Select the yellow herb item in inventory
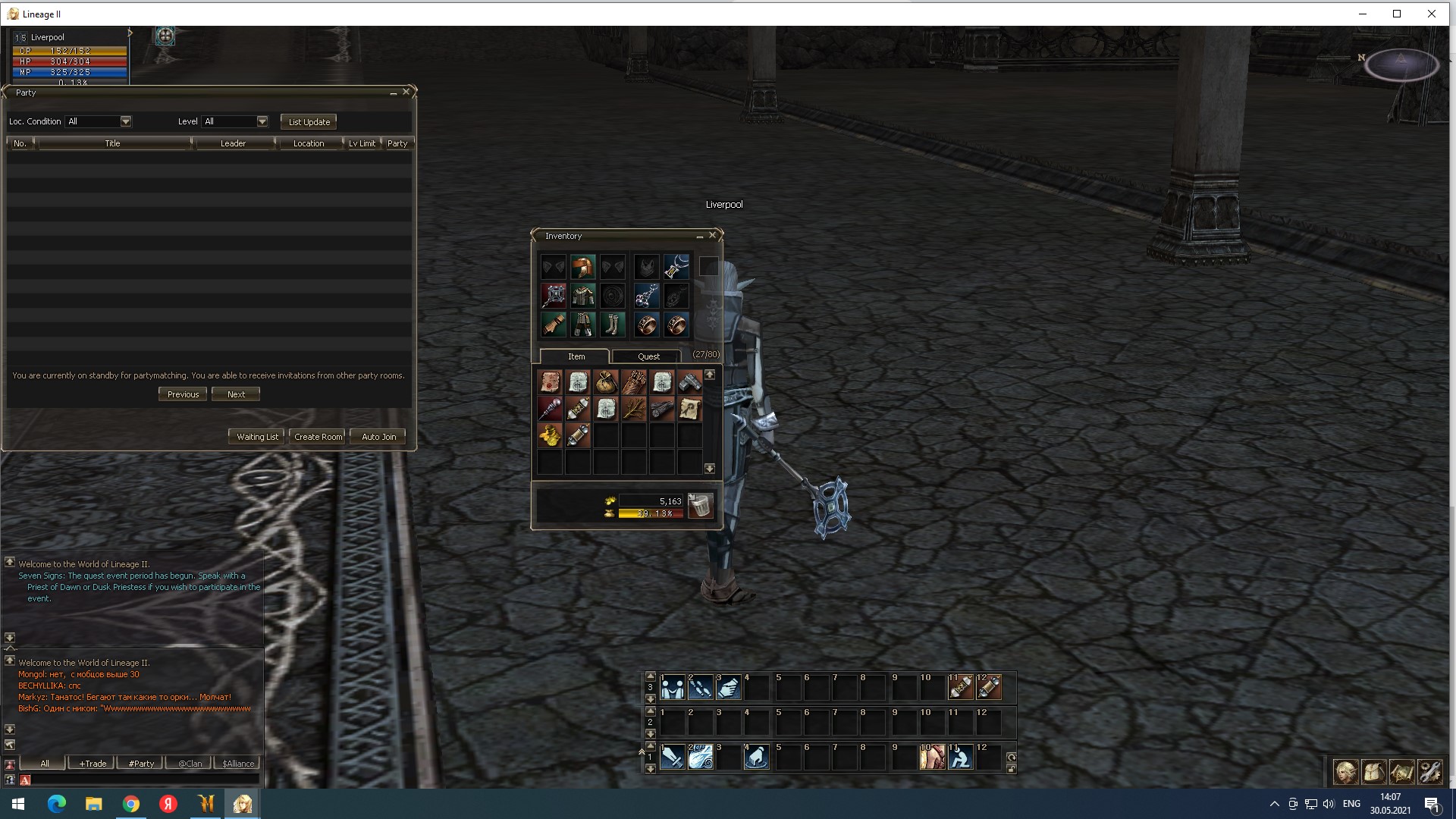1456x819 pixels. coord(550,436)
